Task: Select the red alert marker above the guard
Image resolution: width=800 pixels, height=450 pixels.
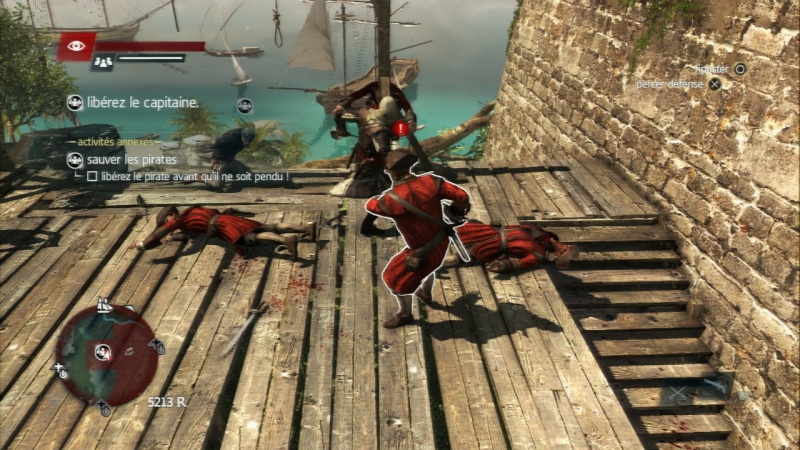Action: point(401,129)
